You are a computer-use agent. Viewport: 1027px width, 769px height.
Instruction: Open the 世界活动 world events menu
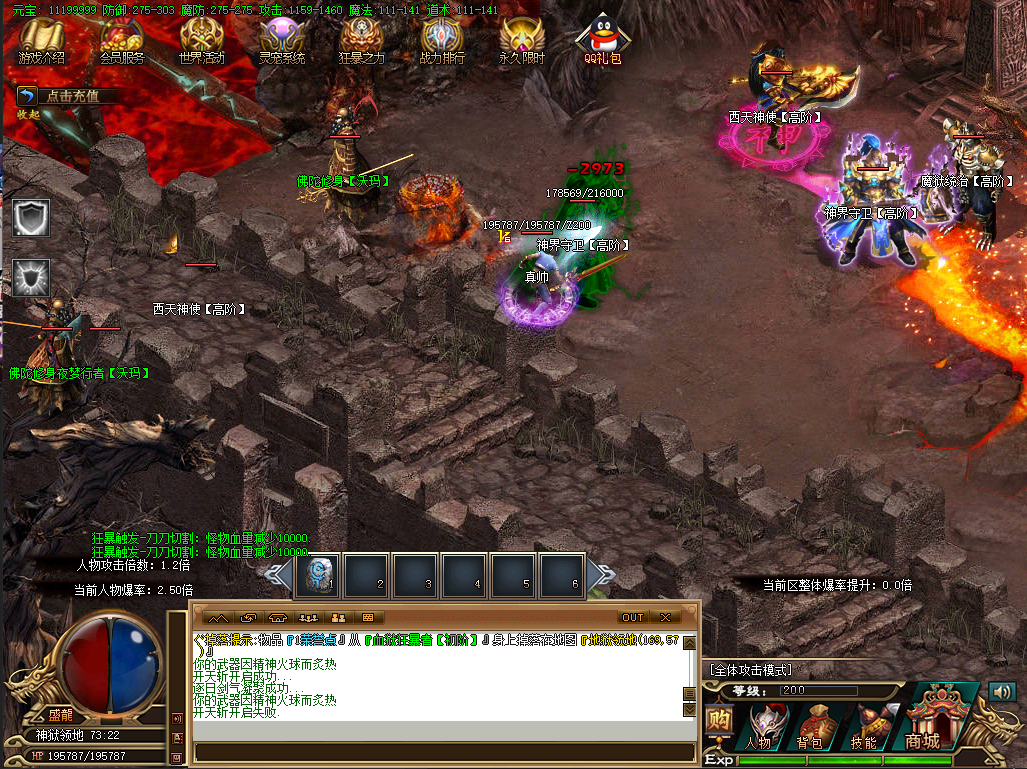click(x=202, y=42)
